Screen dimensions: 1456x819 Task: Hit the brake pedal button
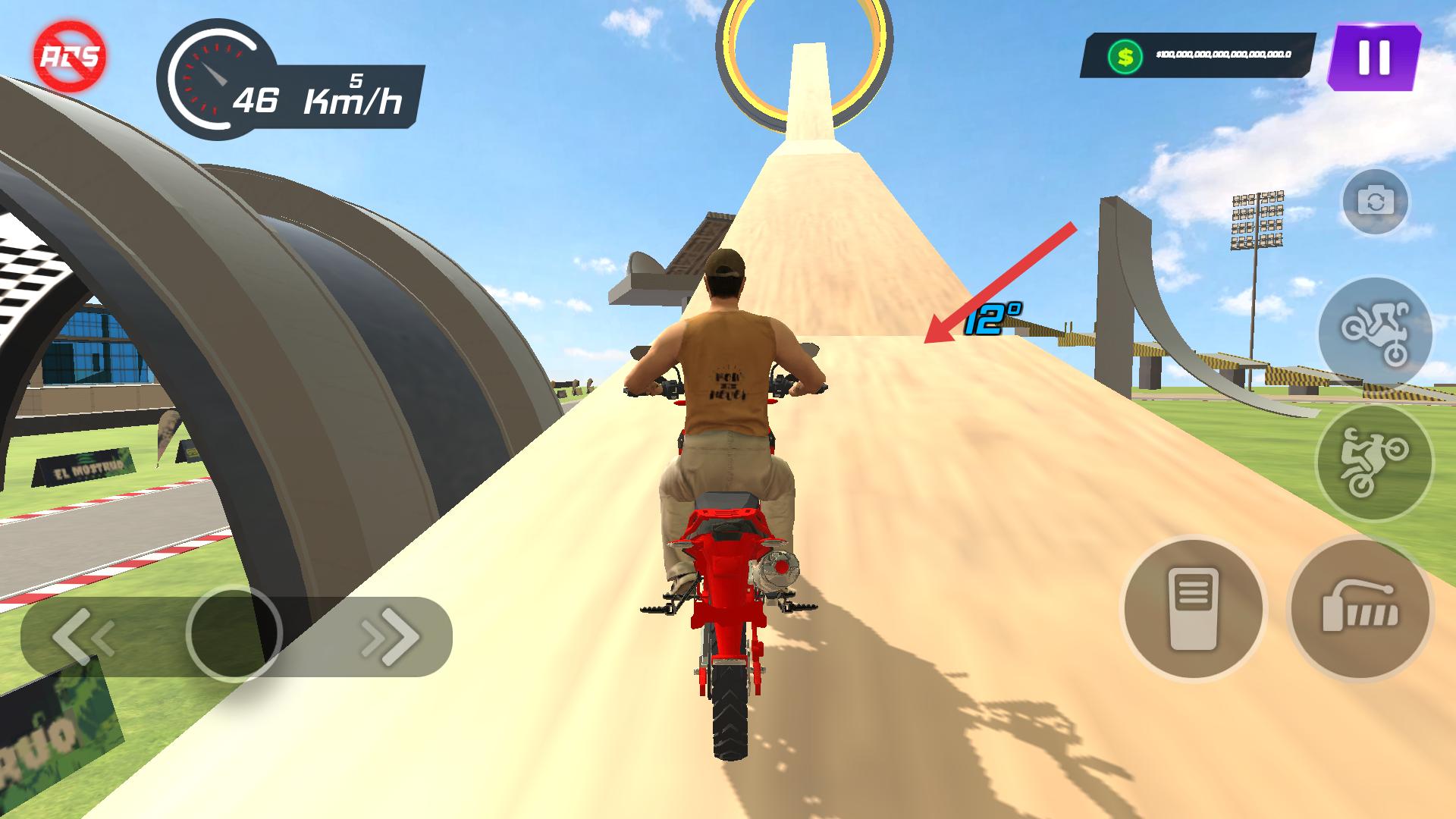(1193, 609)
